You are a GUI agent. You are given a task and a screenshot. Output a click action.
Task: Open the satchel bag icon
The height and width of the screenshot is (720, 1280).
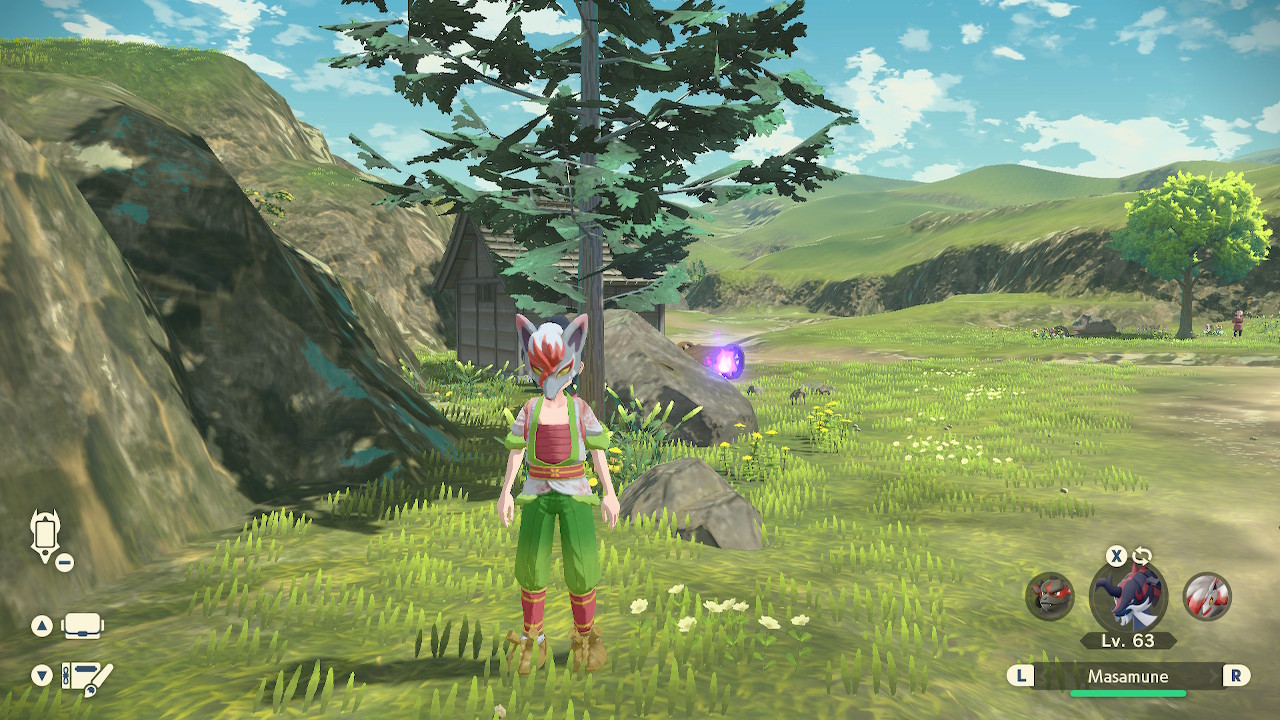82,627
